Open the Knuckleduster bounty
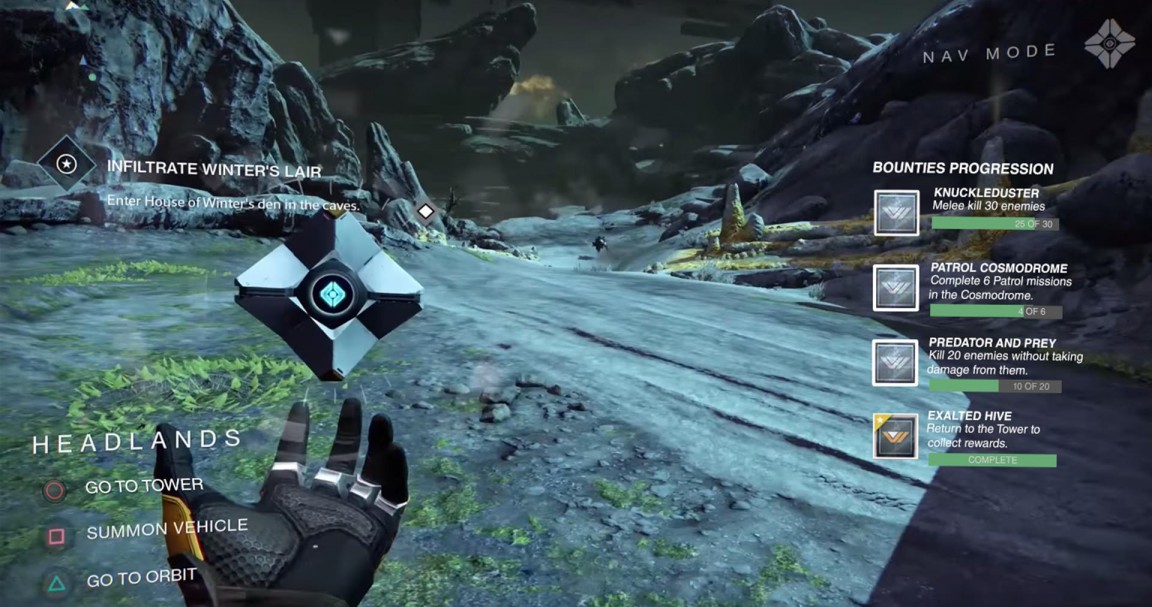Image resolution: width=1152 pixels, height=607 pixels. (896, 213)
